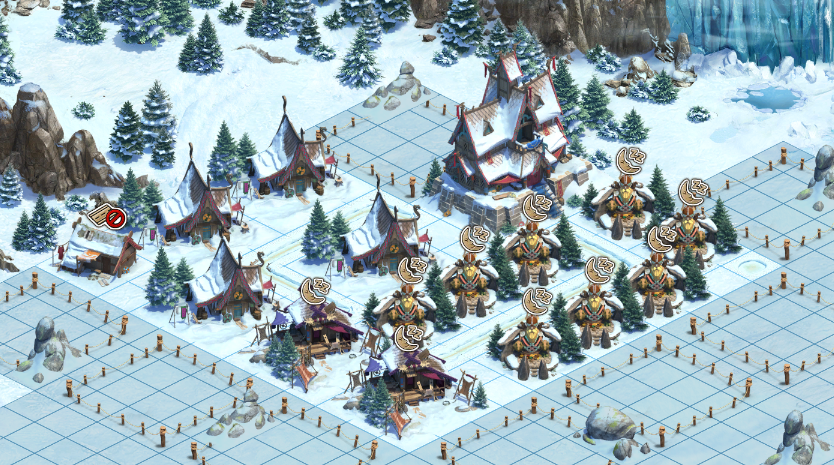Tap sleep icon over the lower purple market tent
The width and height of the screenshot is (834, 465).
[408, 340]
